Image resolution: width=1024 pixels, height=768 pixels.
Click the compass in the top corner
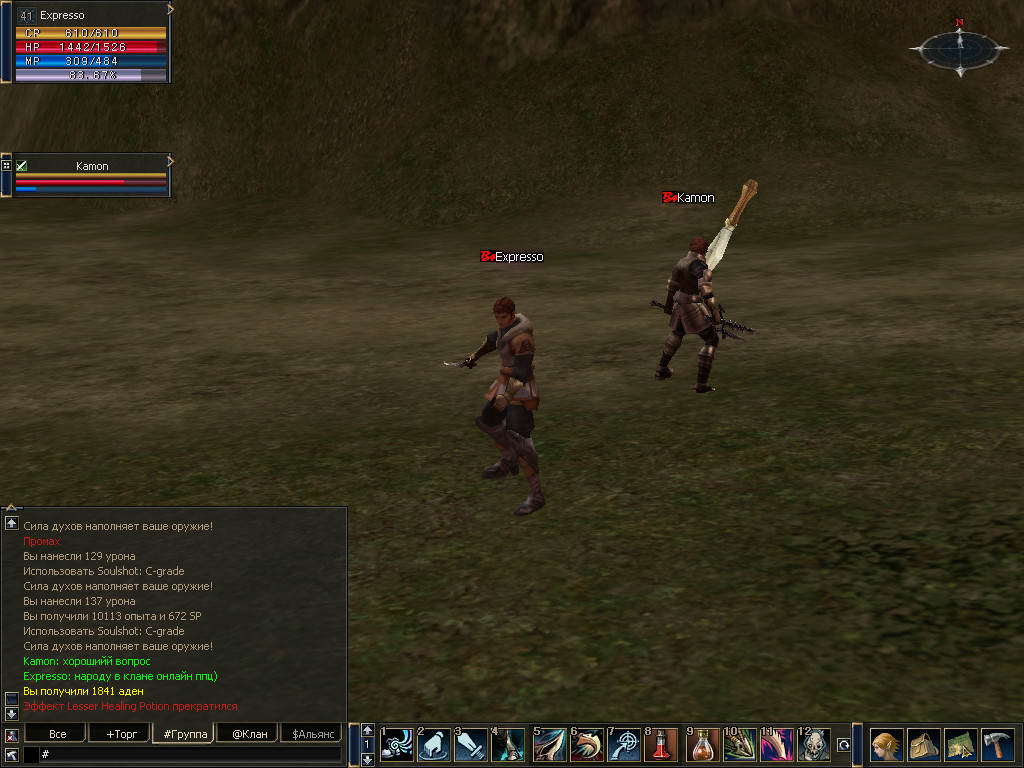pyautogui.click(x=959, y=47)
